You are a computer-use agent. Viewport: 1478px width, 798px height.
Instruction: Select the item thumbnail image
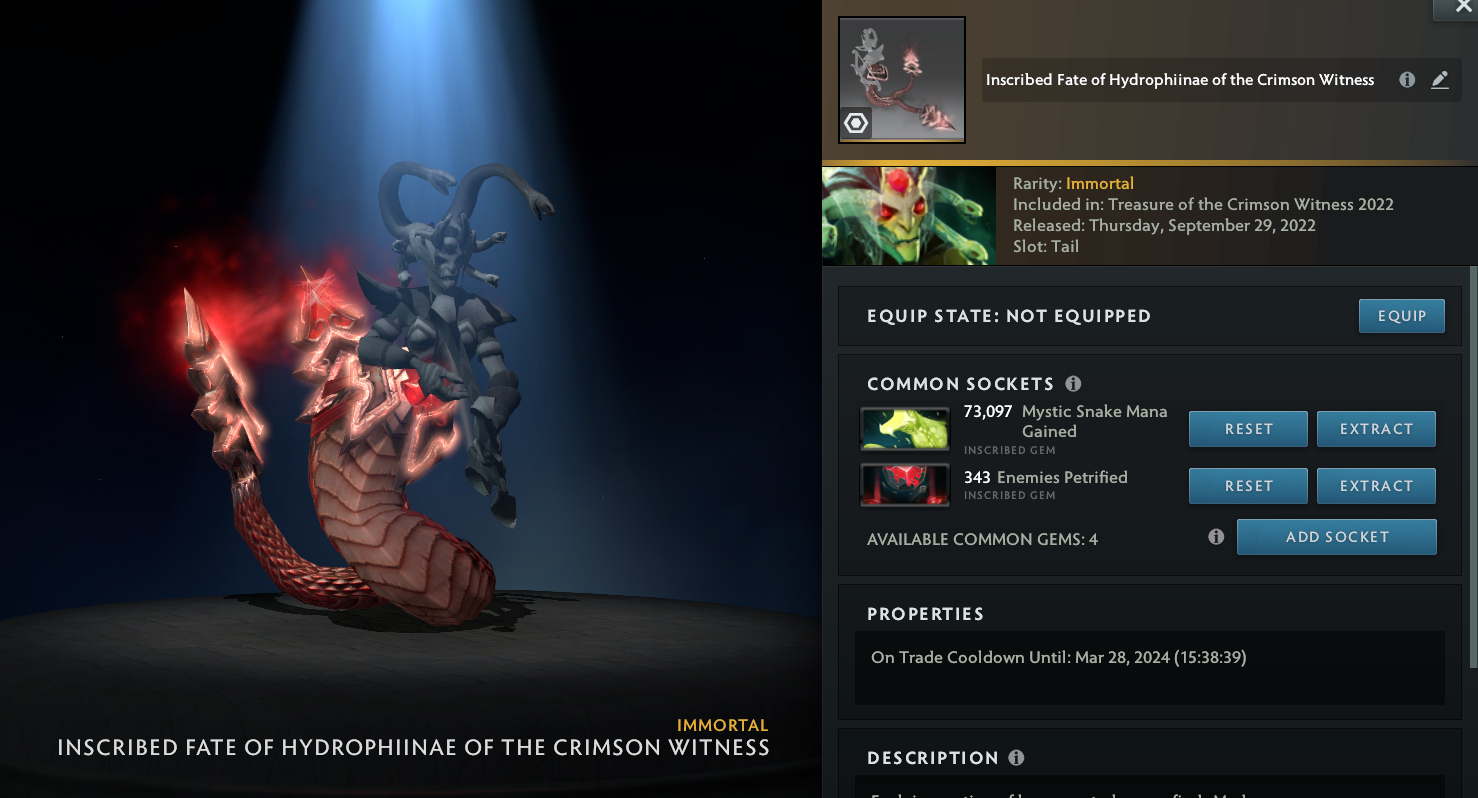pos(902,80)
